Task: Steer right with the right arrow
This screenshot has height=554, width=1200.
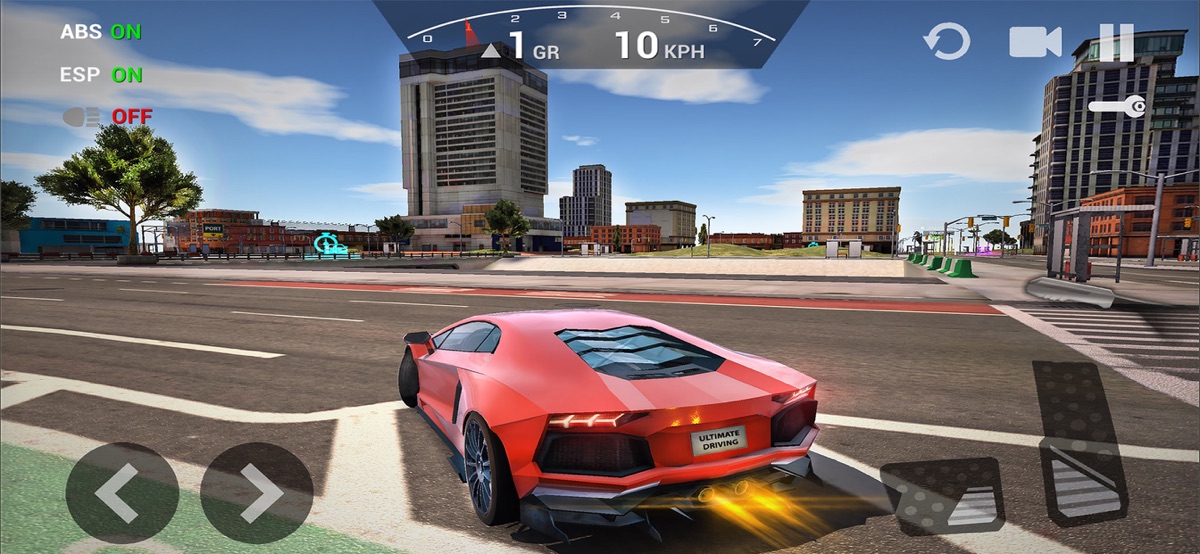Action: coord(257,492)
